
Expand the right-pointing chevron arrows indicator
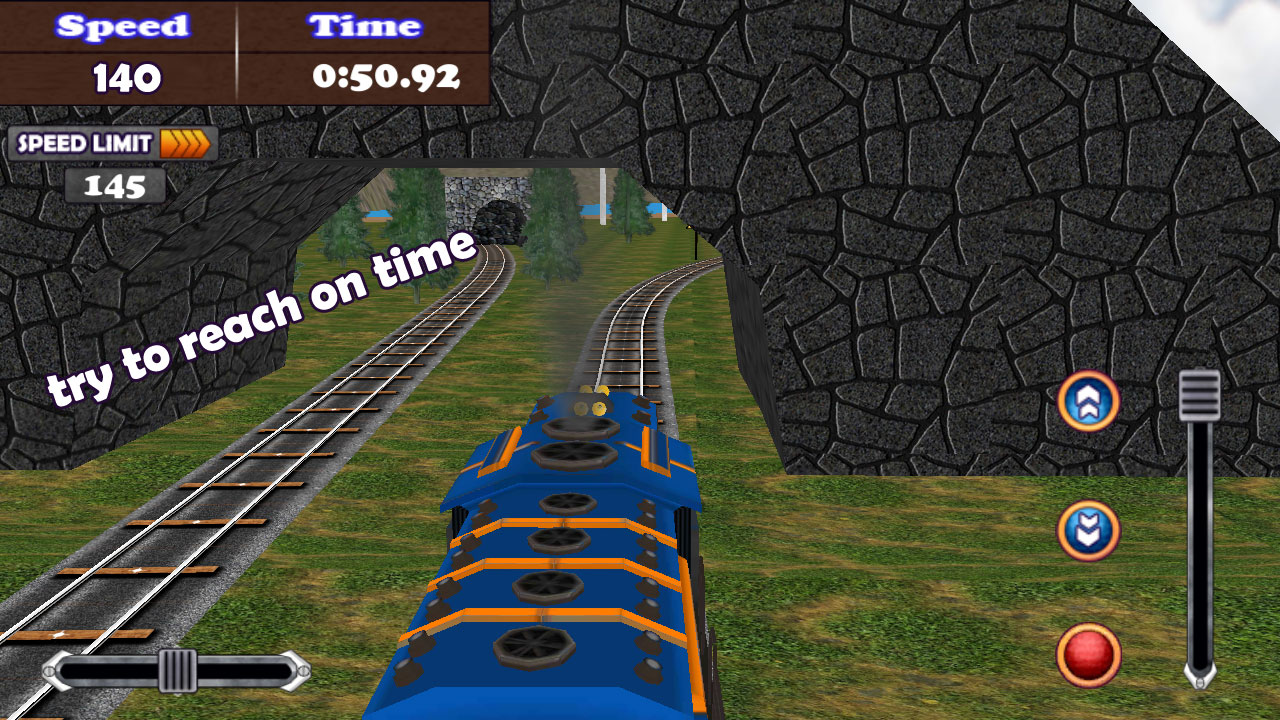[x=186, y=143]
